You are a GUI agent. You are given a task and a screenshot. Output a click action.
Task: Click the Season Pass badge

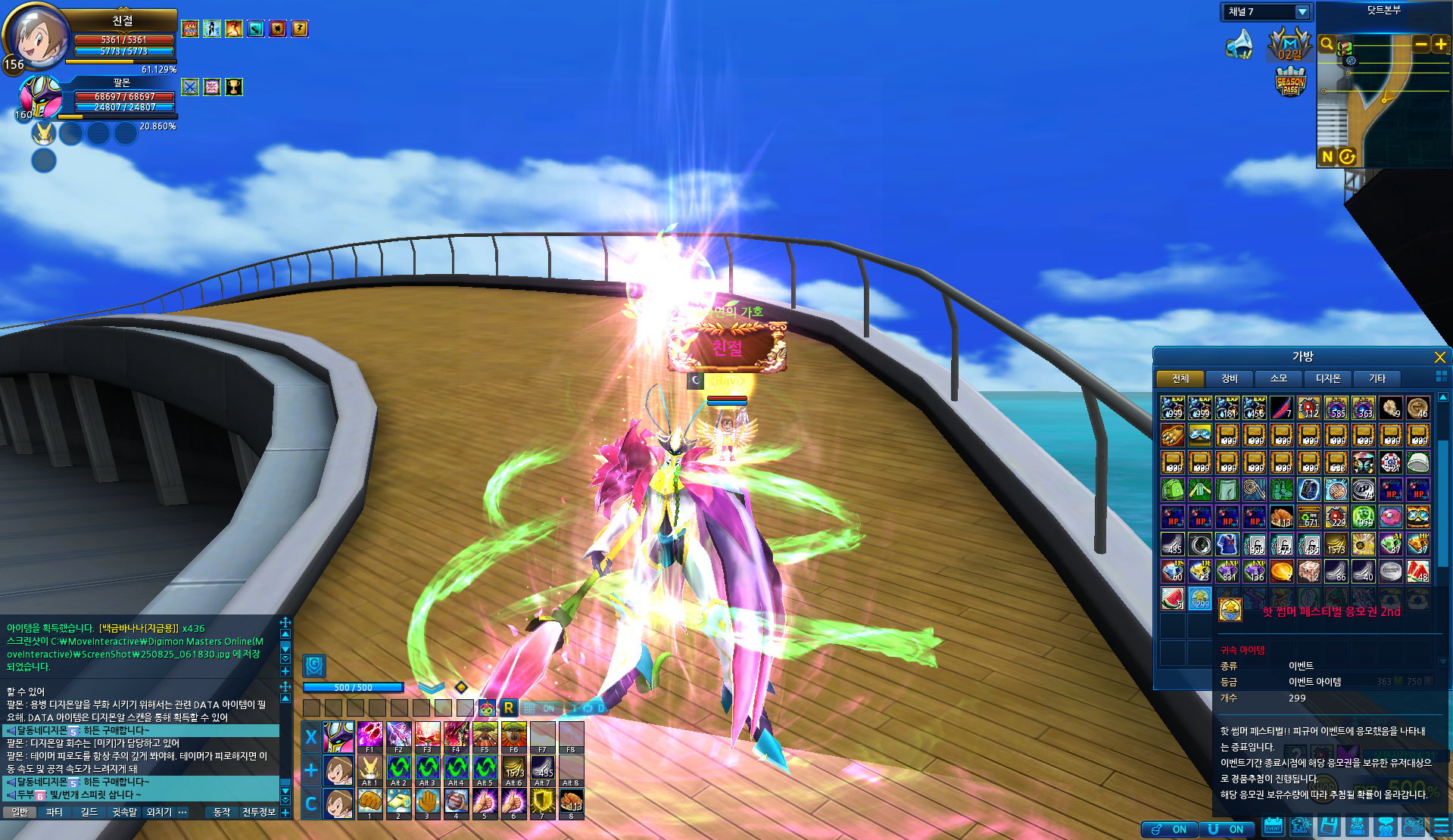[x=1290, y=82]
